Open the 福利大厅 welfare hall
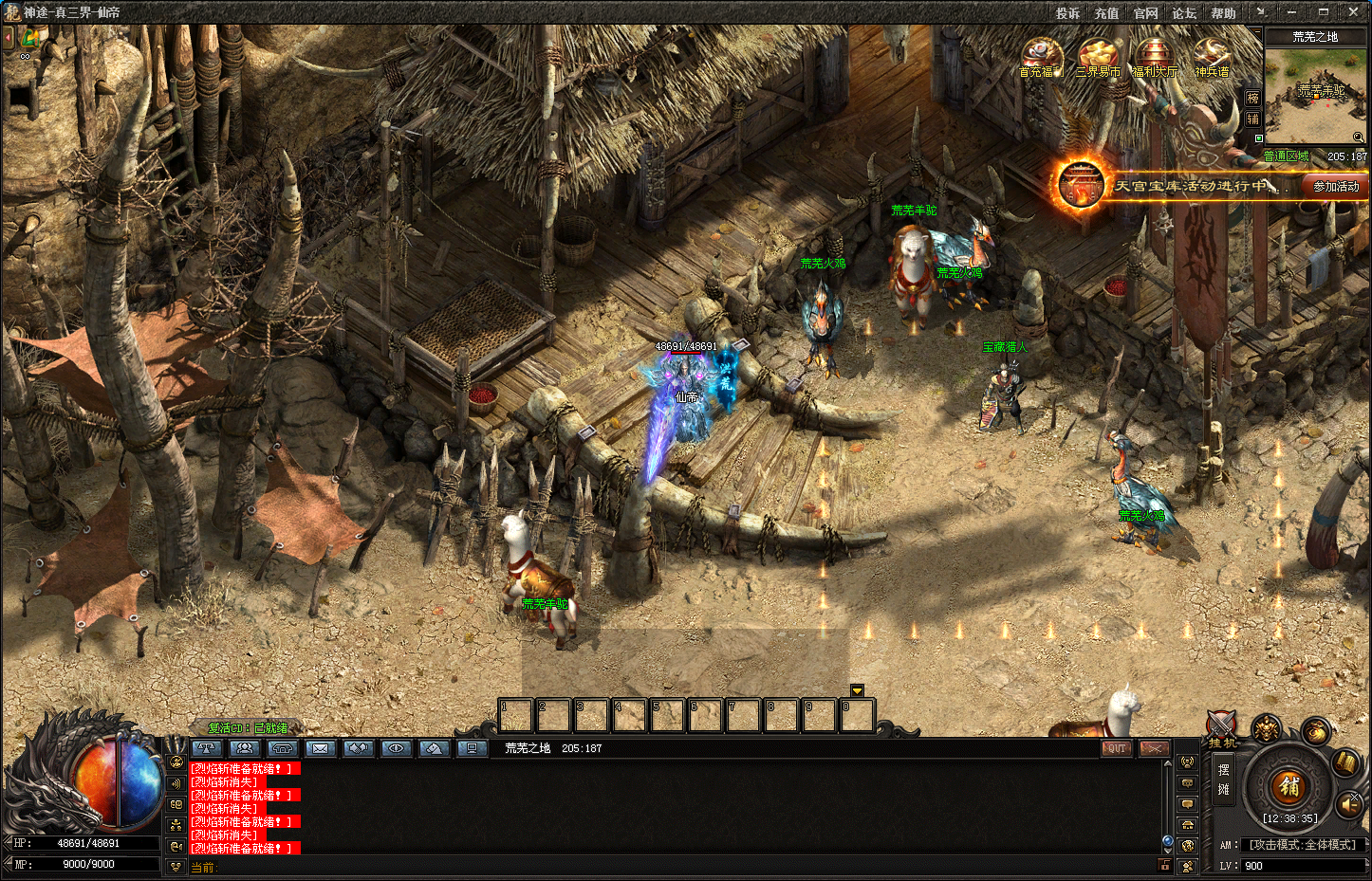 [x=1154, y=57]
